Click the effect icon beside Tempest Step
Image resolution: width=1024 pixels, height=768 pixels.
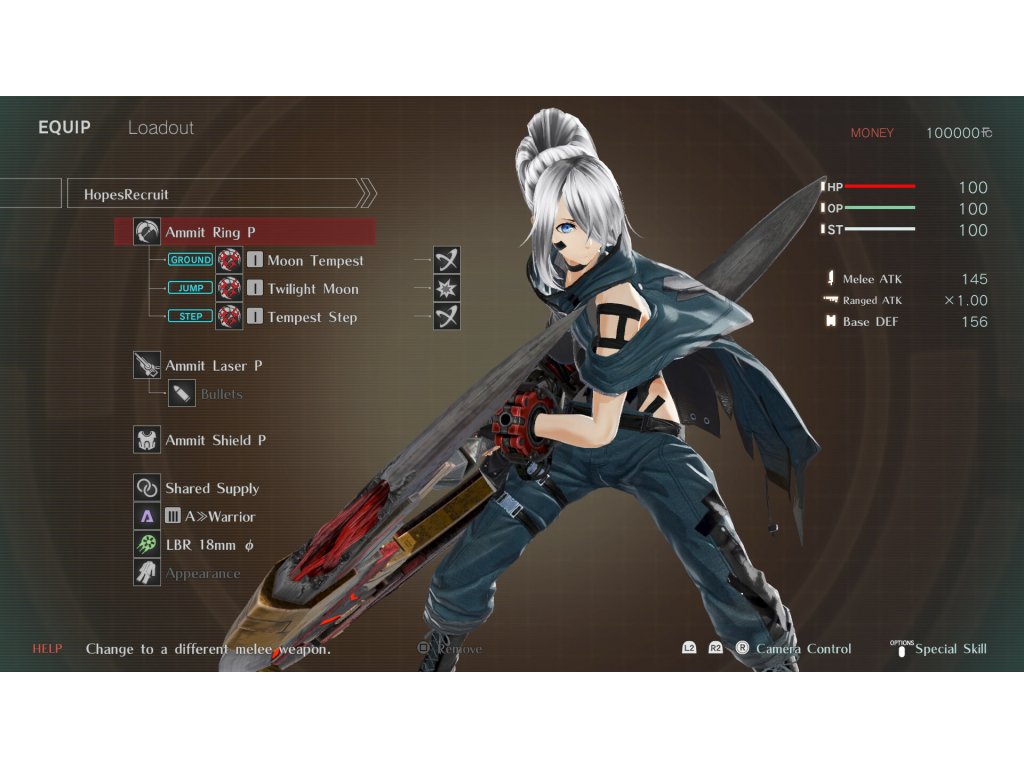point(447,317)
